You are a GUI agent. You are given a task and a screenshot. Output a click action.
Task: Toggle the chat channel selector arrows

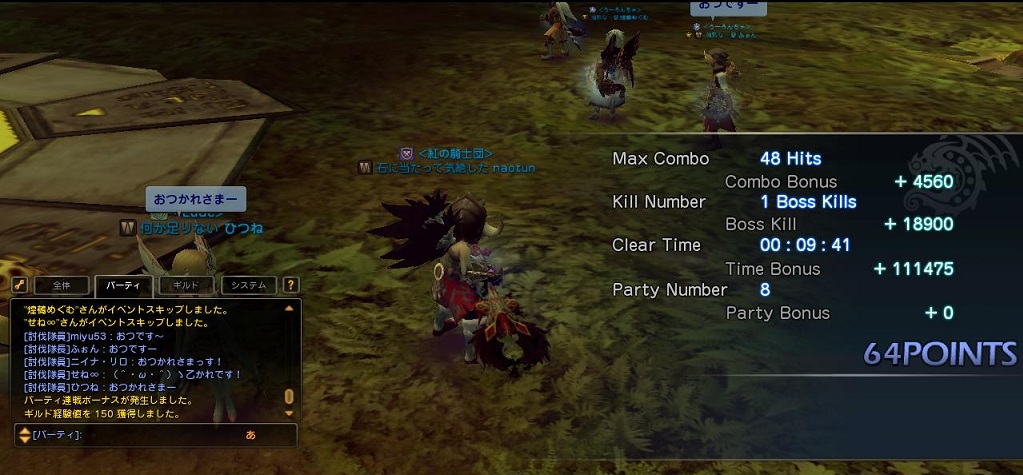pos(24,435)
